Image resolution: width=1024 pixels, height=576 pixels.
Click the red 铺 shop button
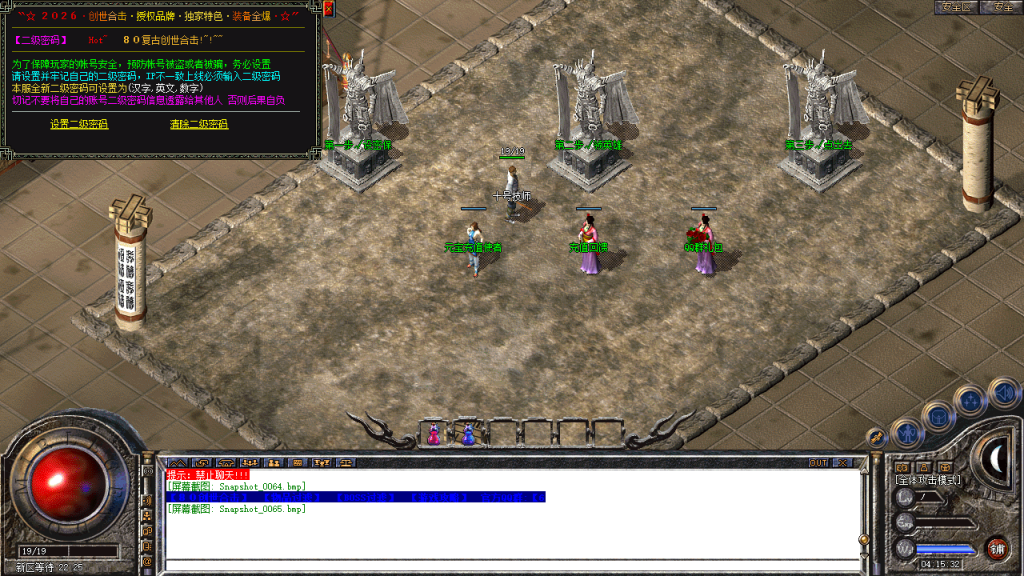(996, 547)
